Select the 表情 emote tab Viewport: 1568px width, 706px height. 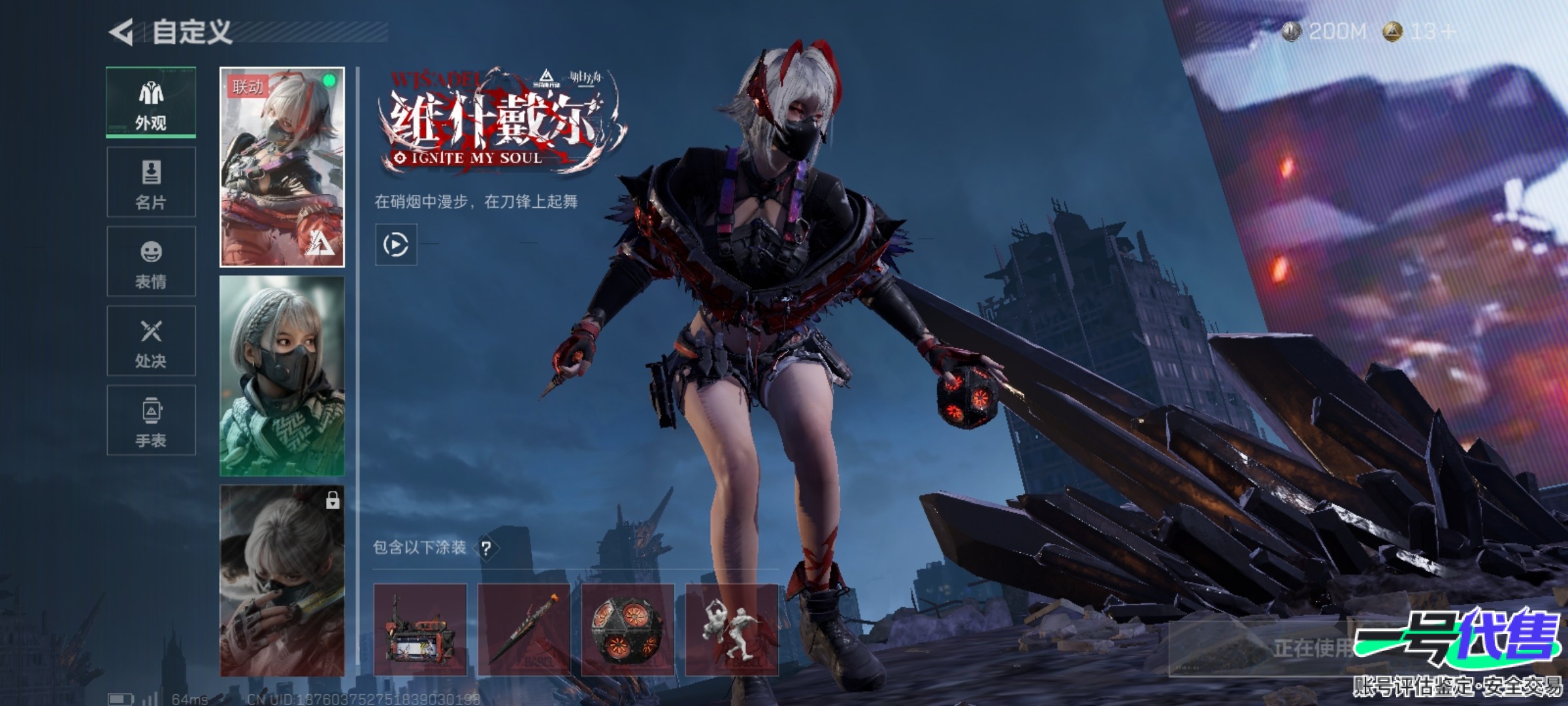click(x=151, y=261)
